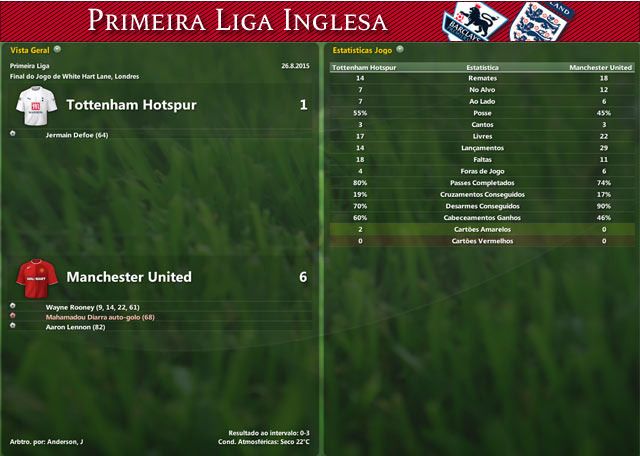The image size is (640, 456).
Task: Open Aaron Lennon's player profile
Action: 76,327
